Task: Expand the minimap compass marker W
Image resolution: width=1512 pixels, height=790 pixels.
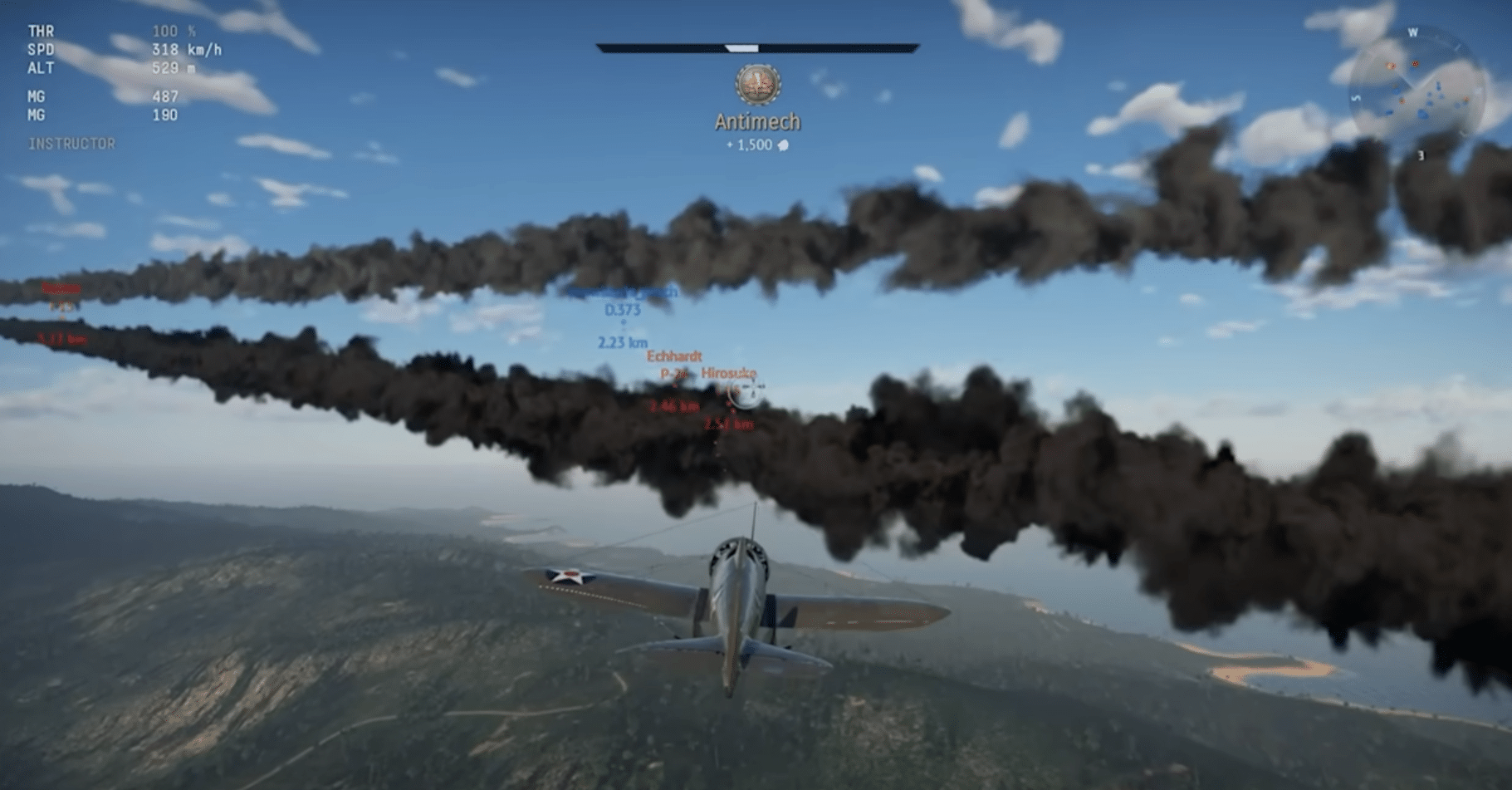Action: (1414, 30)
